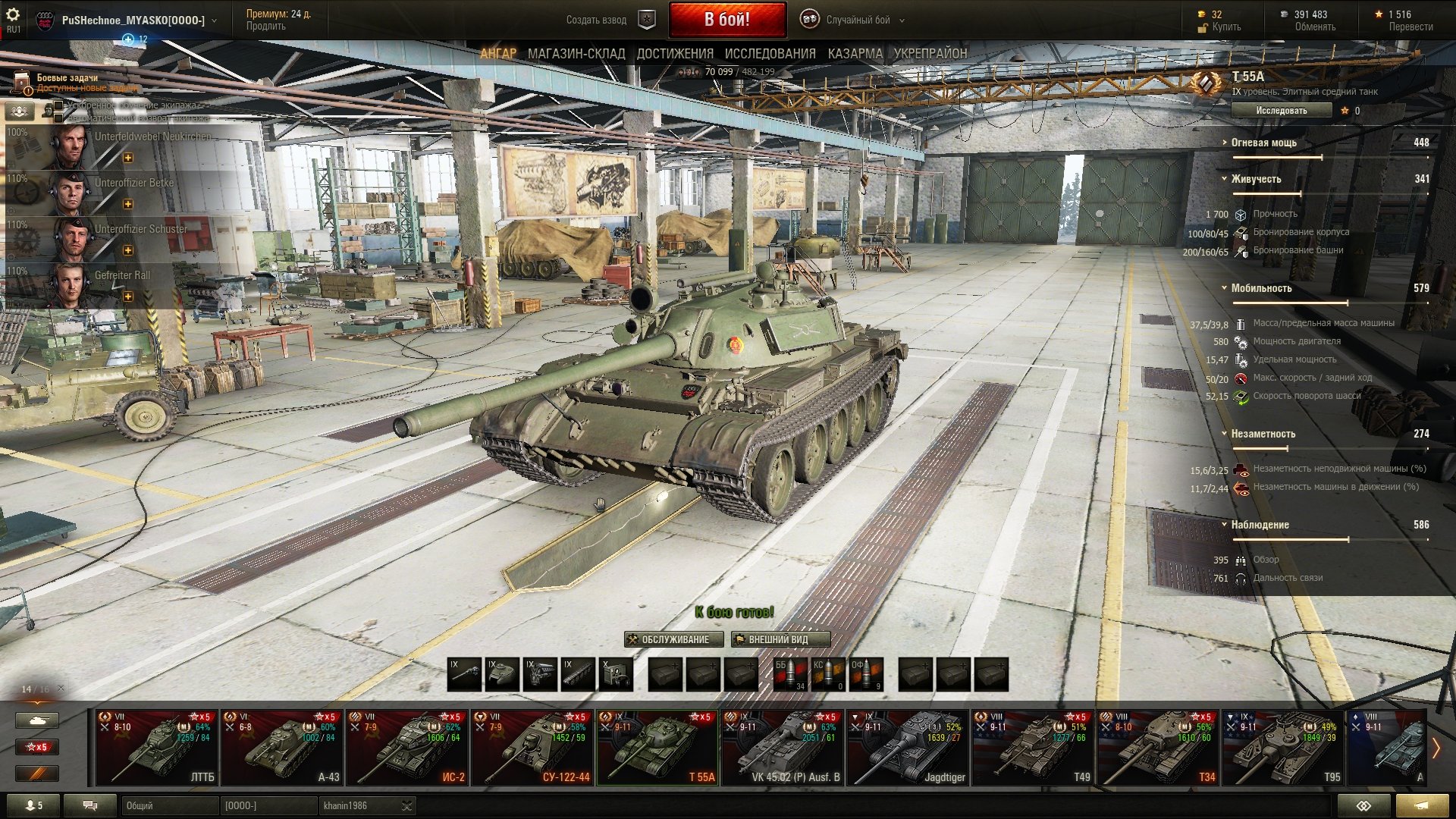
Task: Open the Магазин-Склад tab
Action: [x=576, y=54]
